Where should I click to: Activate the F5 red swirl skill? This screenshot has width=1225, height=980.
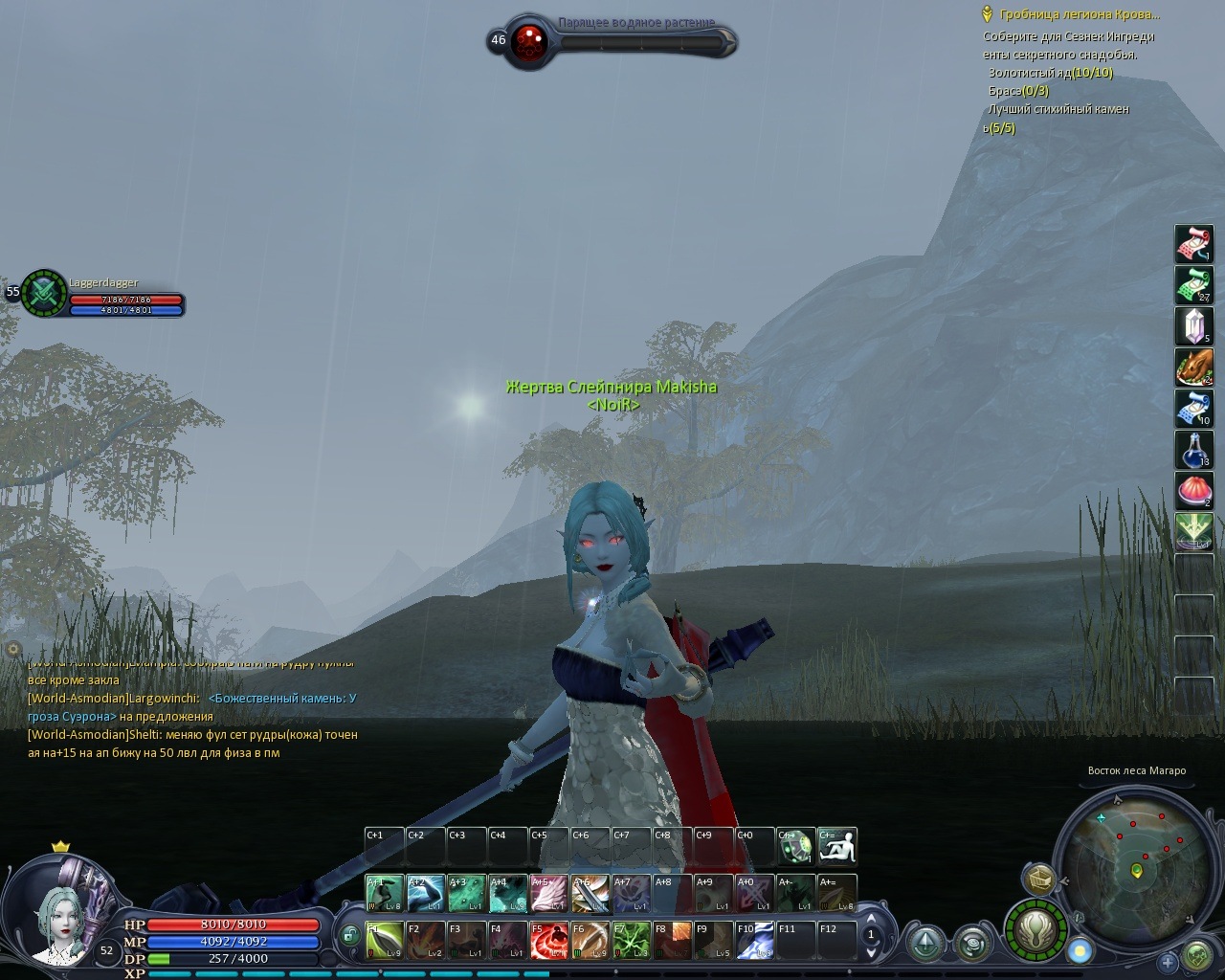549,941
